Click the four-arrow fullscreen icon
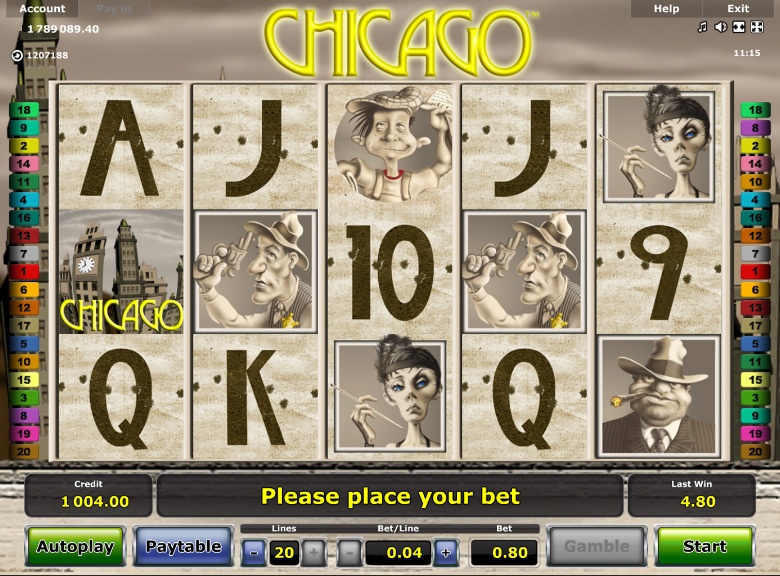The width and height of the screenshot is (780, 576). point(756,27)
